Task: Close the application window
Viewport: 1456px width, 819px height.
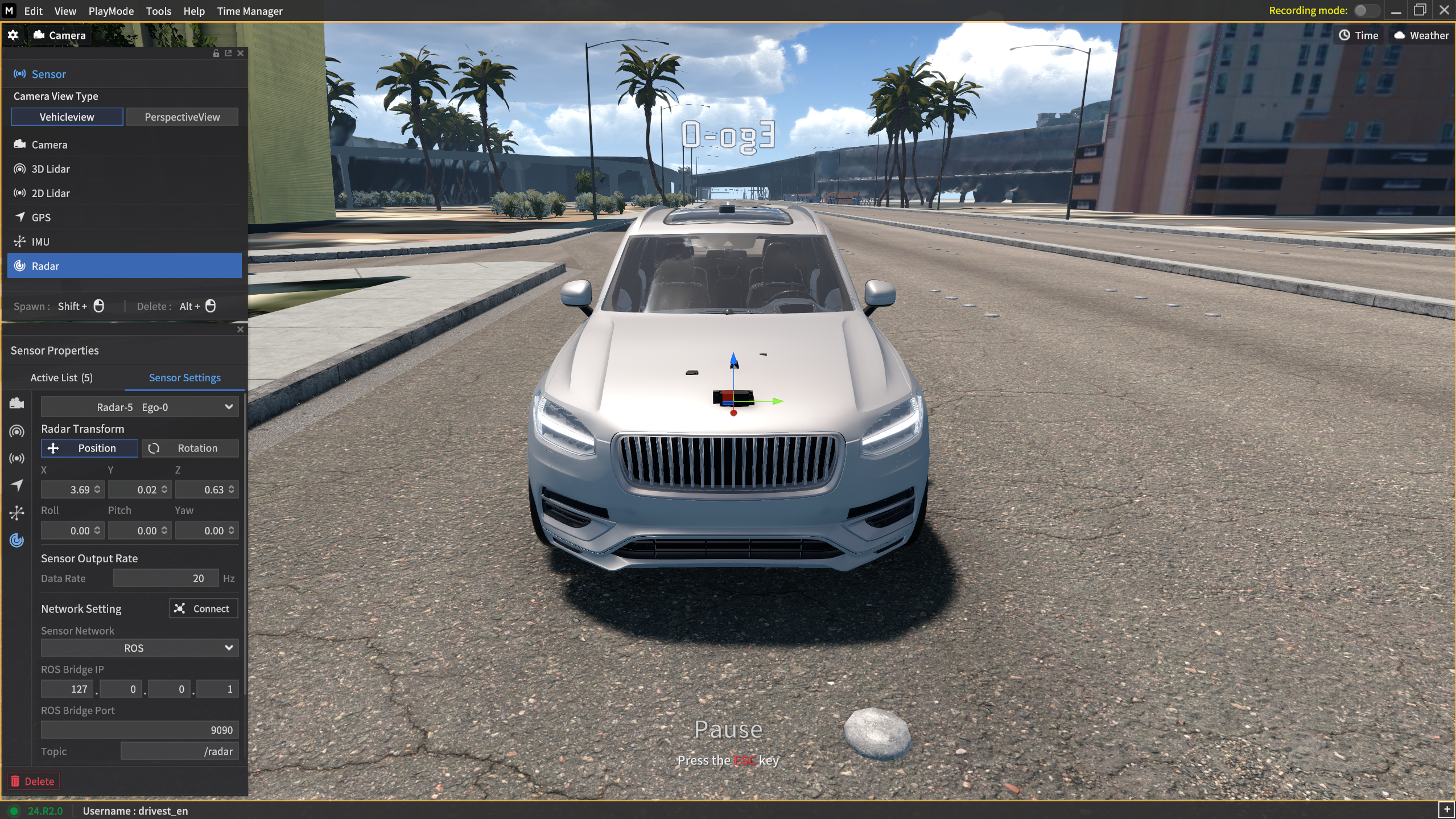Action: (1443, 11)
